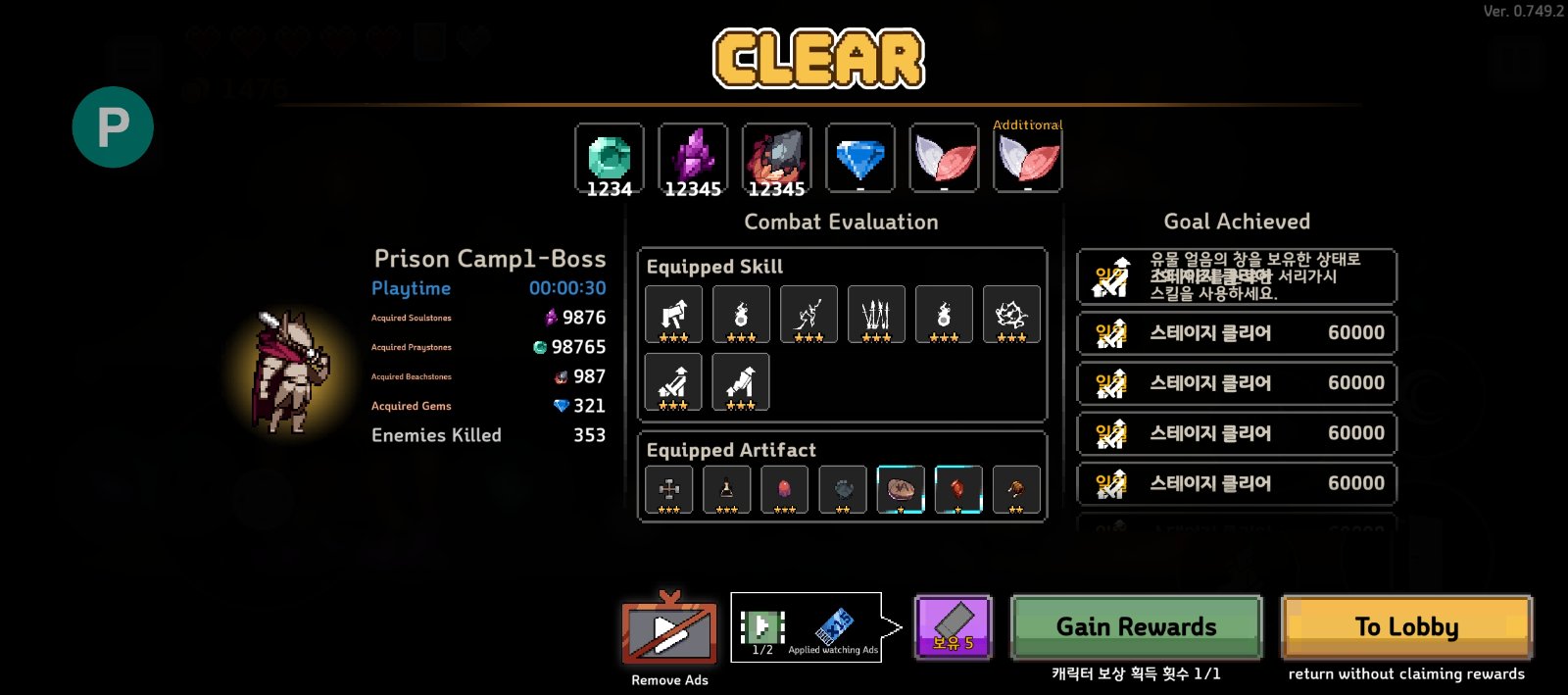Open the first goal with Korean description
Image resolution: width=1568 pixels, height=695 pixels.
click(x=1236, y=276)
